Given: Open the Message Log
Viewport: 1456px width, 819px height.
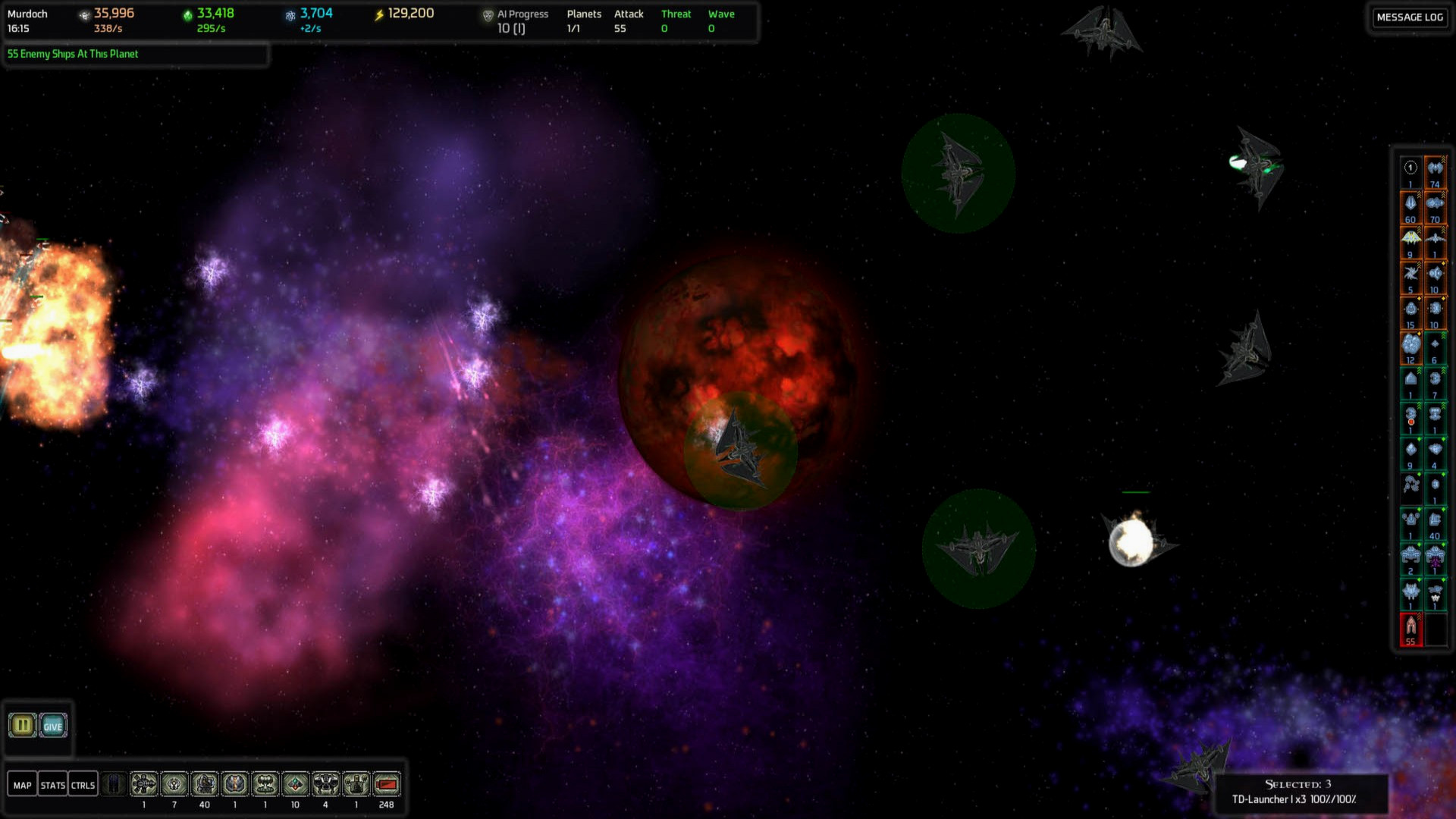Looking at the screenshot, I should pyautogui.click(x=1410, y=17).
